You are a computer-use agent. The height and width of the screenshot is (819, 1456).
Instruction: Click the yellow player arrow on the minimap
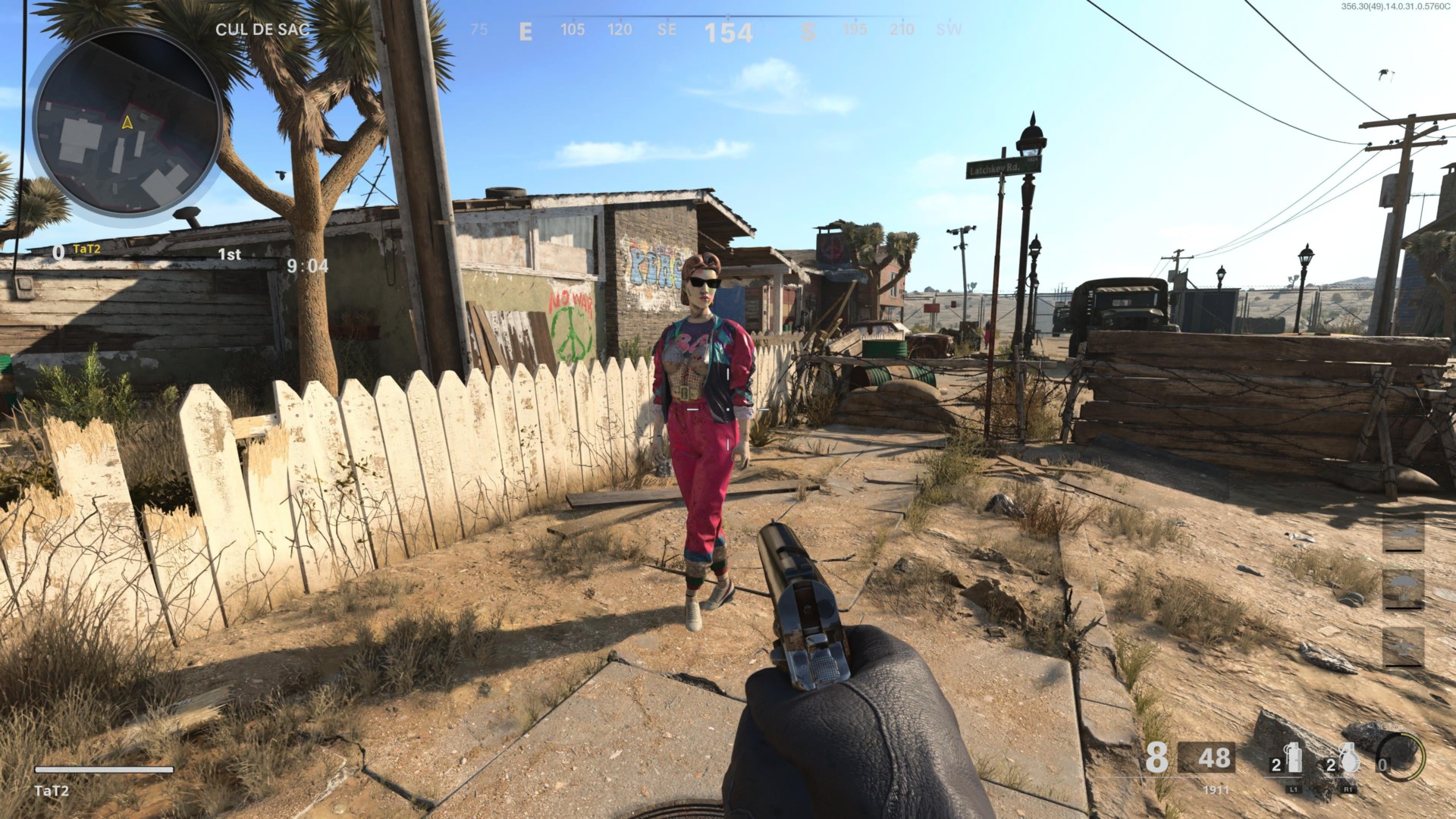[x=126, y=121]
